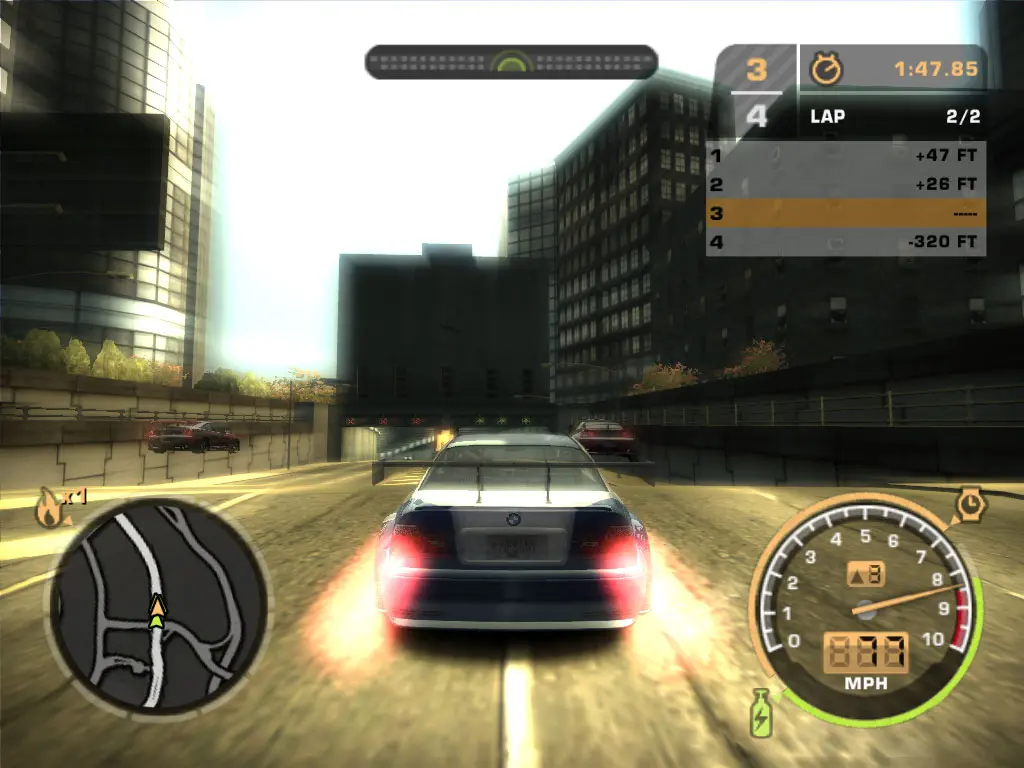
Task: Click the green nitrous bottle icon
Action: click(x=761, y=712)
